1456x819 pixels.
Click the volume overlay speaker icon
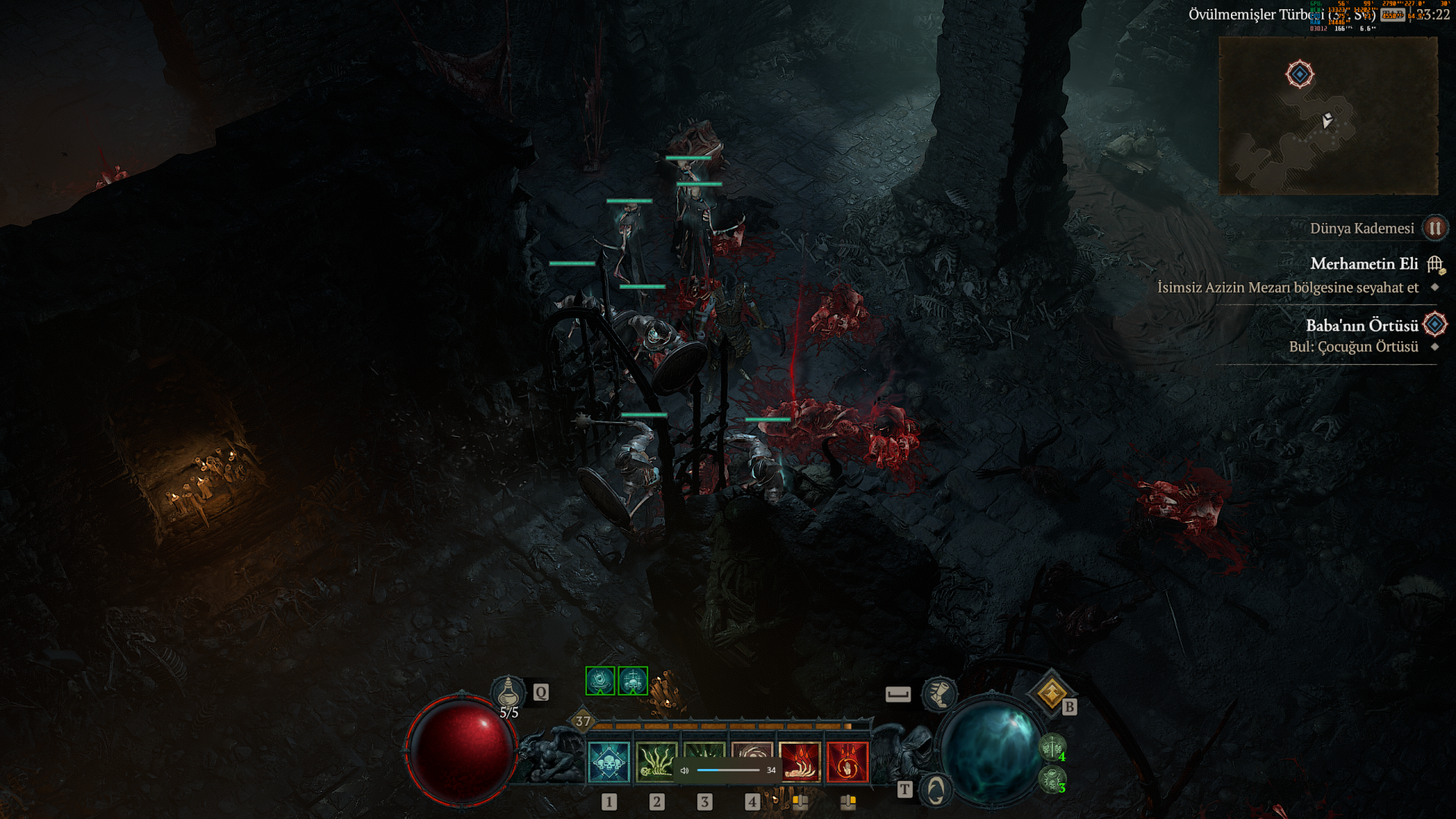684,770
